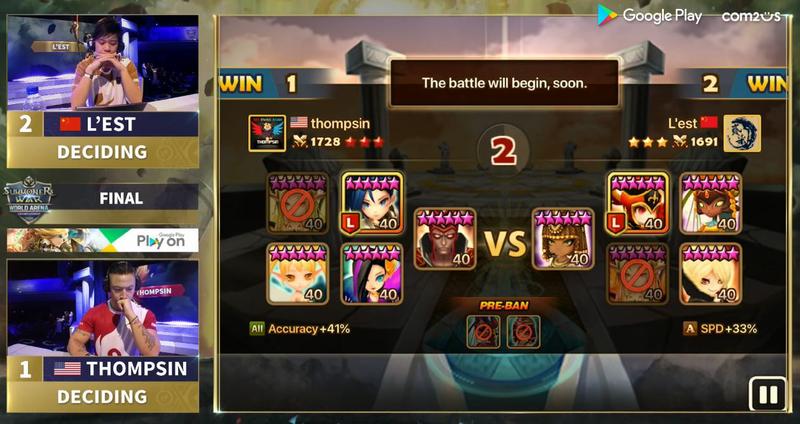Select thompsin's banned monster portrait
Image resolution: width=800 pixels, height=424 pixels.
coord(297,203)
